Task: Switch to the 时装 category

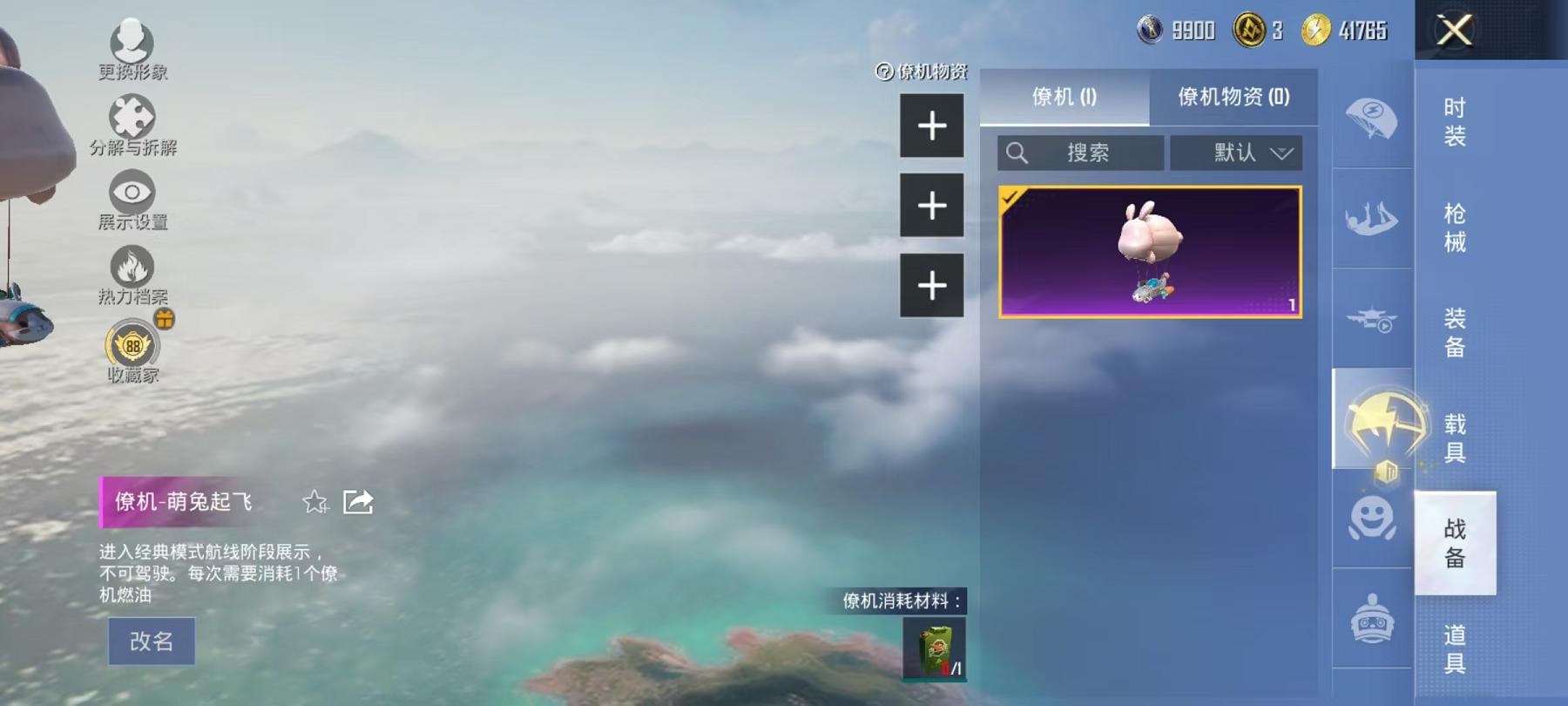Action: (1453, 121)
